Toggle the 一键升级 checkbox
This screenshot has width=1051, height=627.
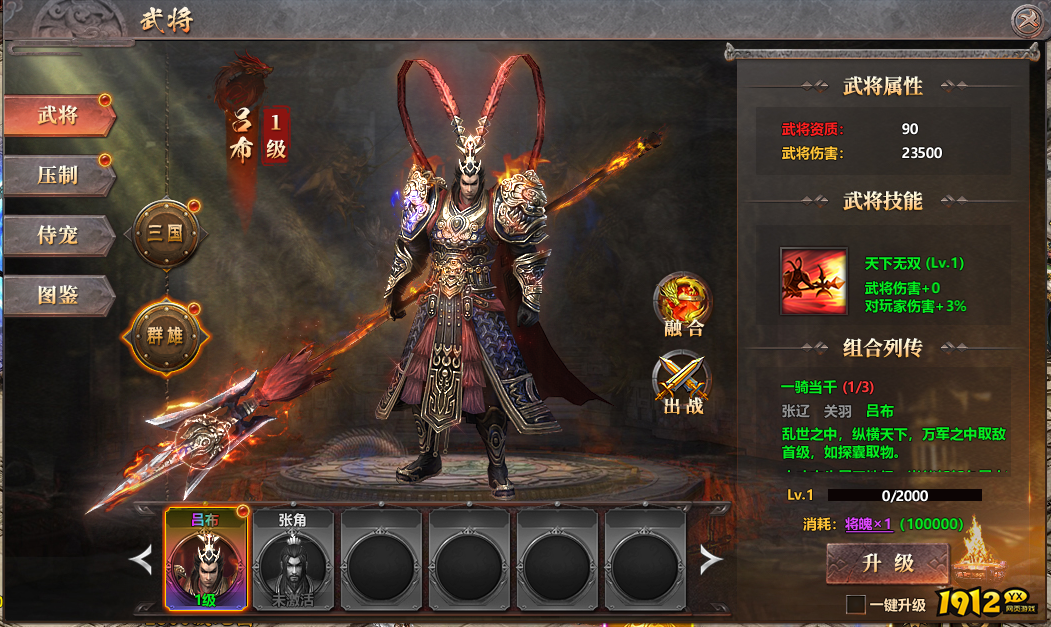[x=855, y=604]
